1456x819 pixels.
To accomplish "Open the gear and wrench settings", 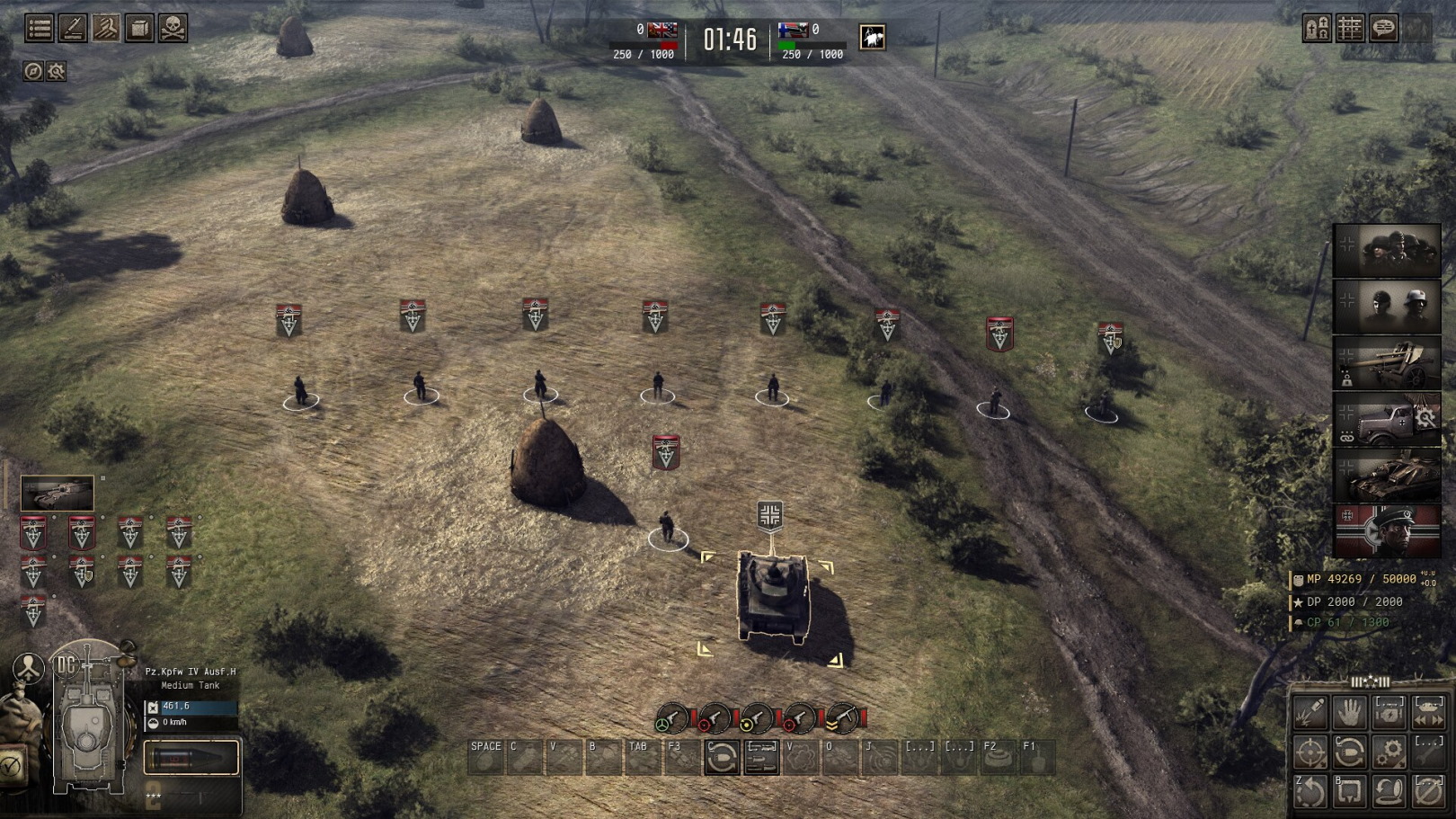I will pyautogui.click(x=57, y=71).
